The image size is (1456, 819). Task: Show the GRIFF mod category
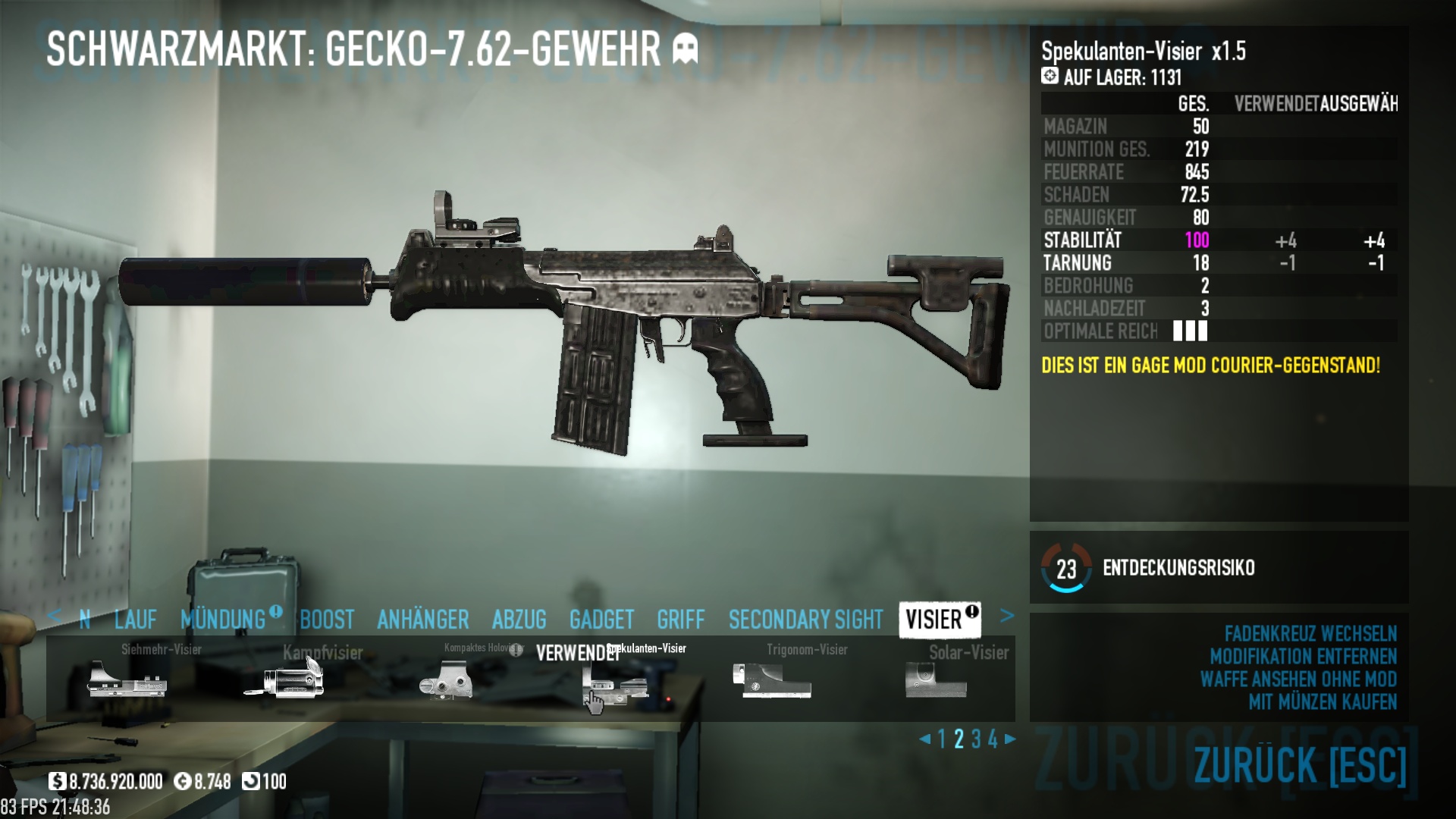pos(680,620)
